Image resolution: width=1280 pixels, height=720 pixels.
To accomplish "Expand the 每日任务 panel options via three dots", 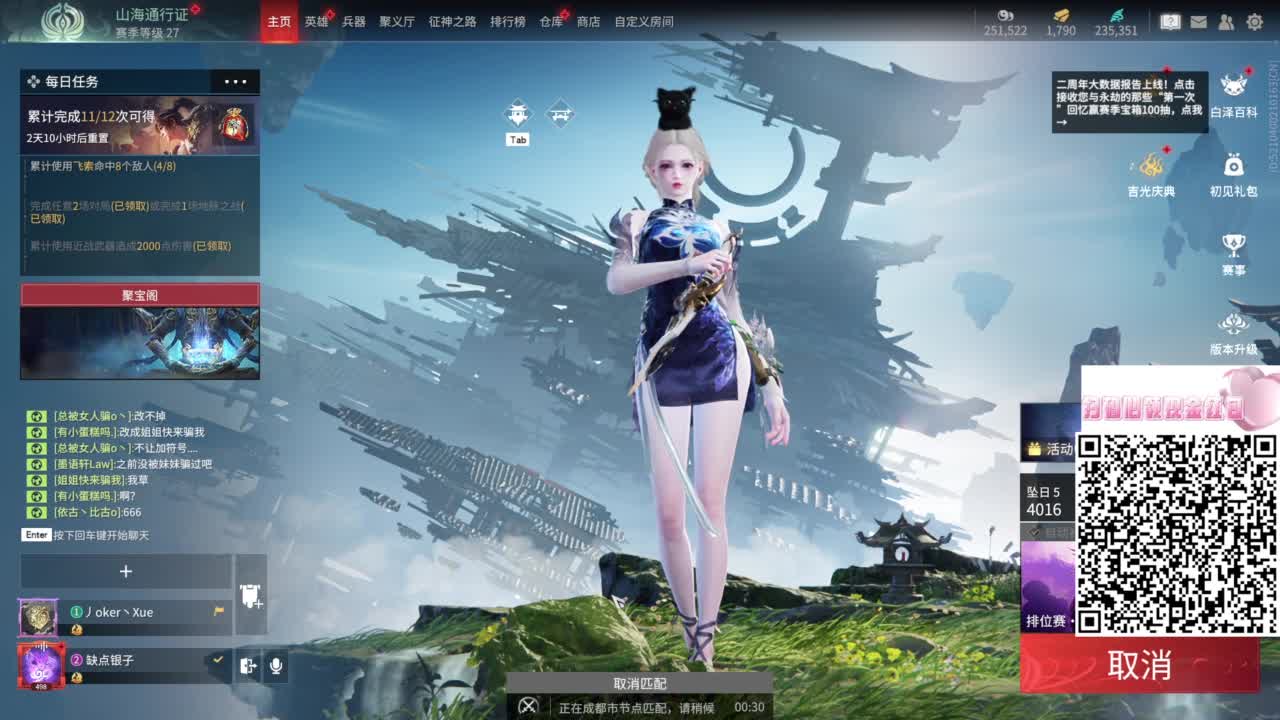I will 236,82.
